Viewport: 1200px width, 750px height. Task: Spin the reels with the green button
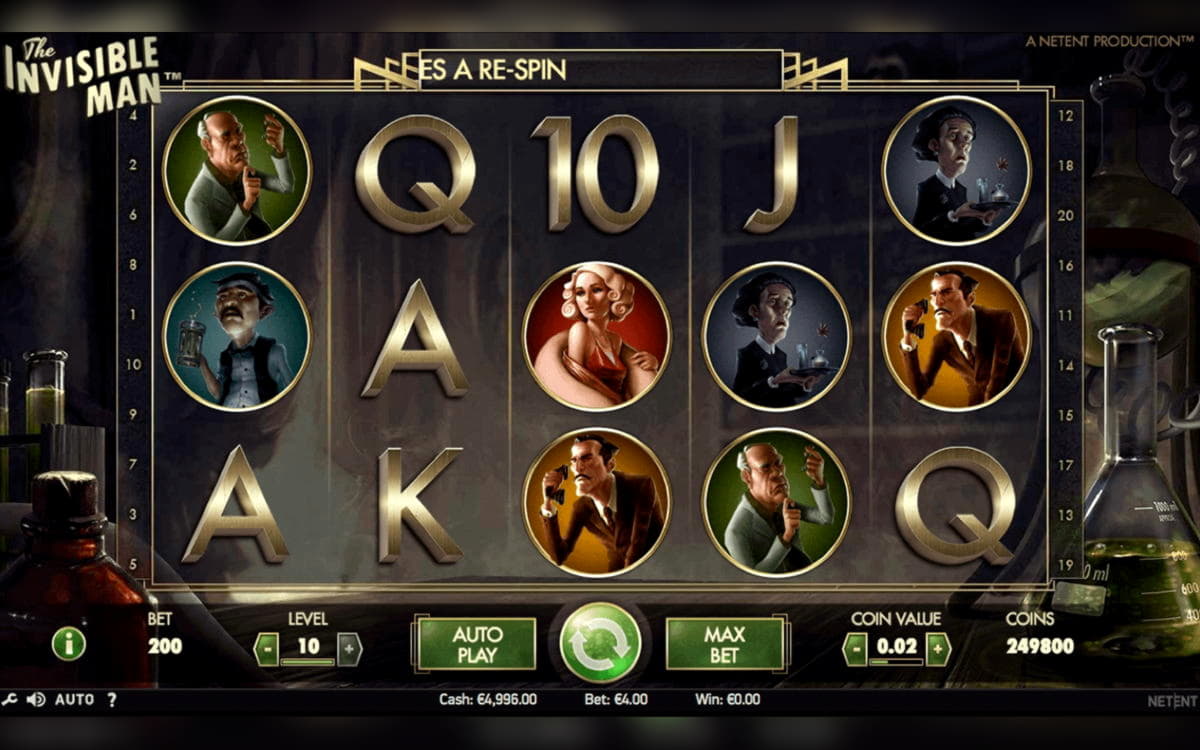coord(600,642)
